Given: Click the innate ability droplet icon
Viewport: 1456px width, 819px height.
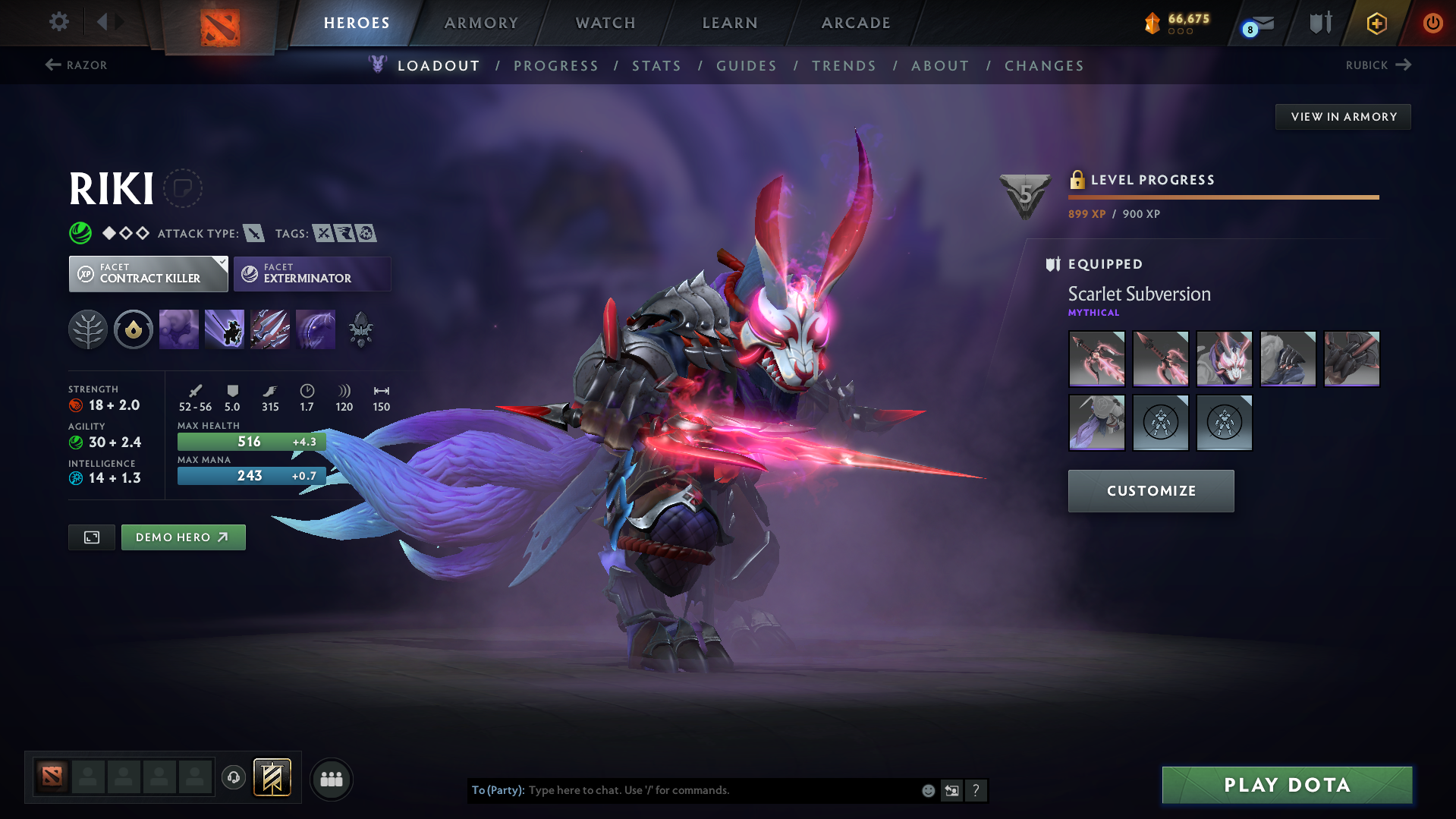Looking at the screenshot, I should tap(134, 329).
